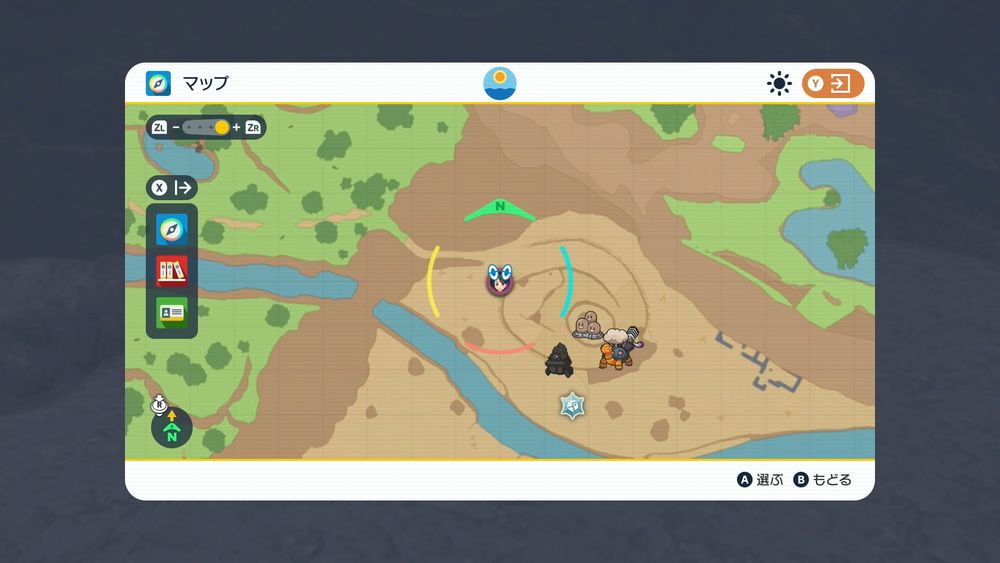Viewport: 1000px width, 563px height.
Task: Click the sun weather icon
Action: click(x=779, y=84)
